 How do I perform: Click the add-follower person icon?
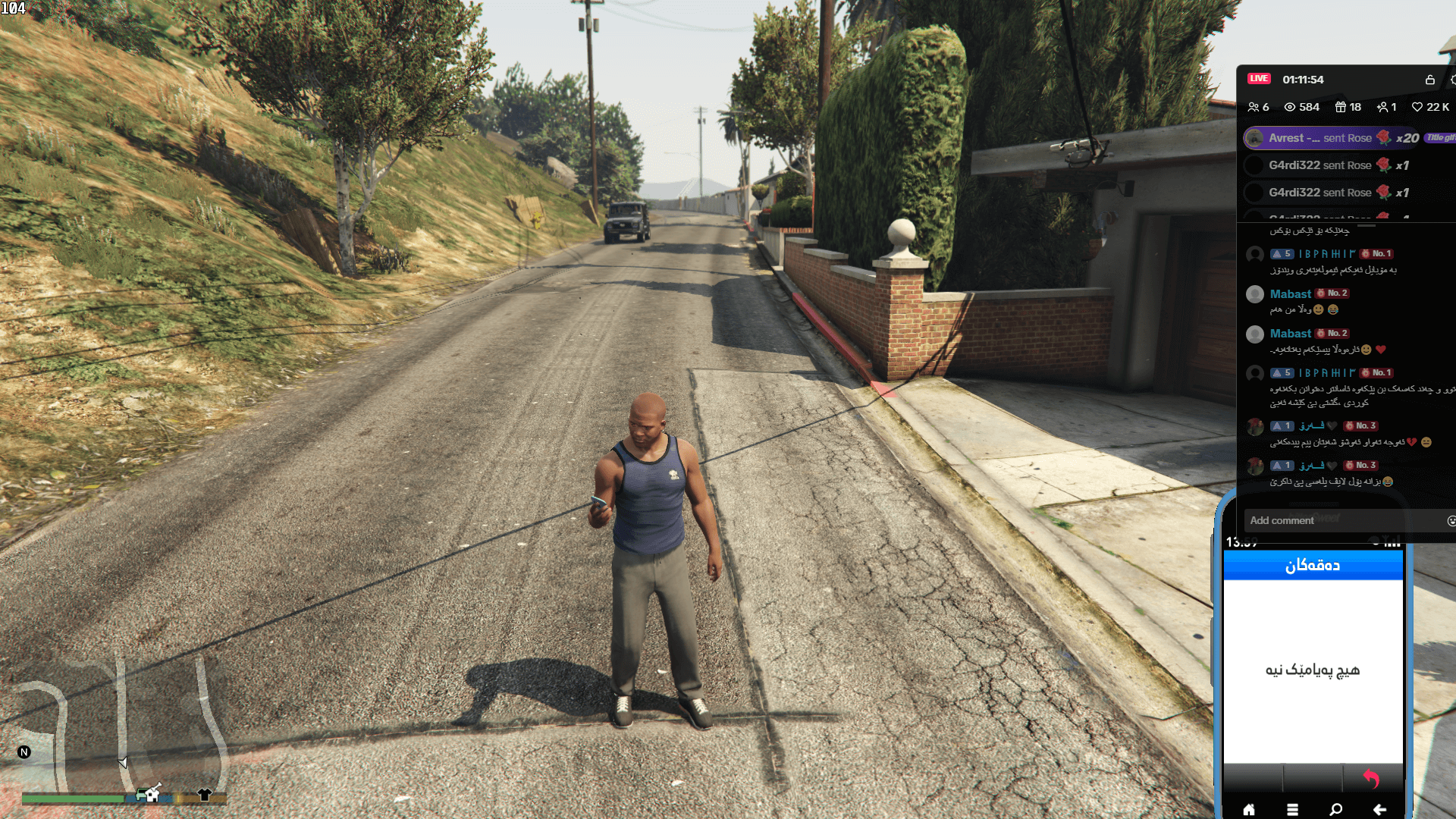point(1383,107)
